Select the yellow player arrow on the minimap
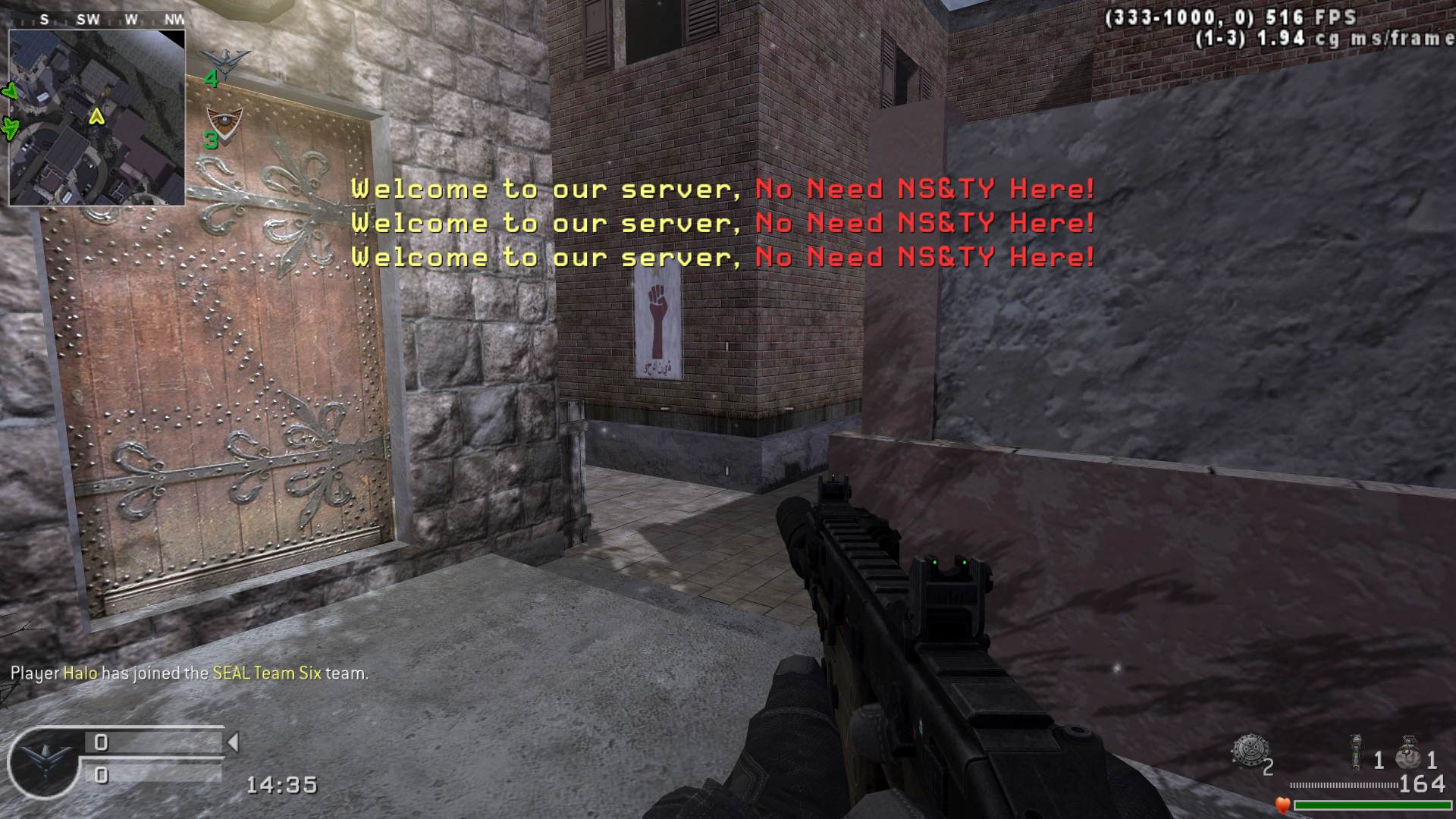The image size is (1456, 819). [x=96, y=117]
